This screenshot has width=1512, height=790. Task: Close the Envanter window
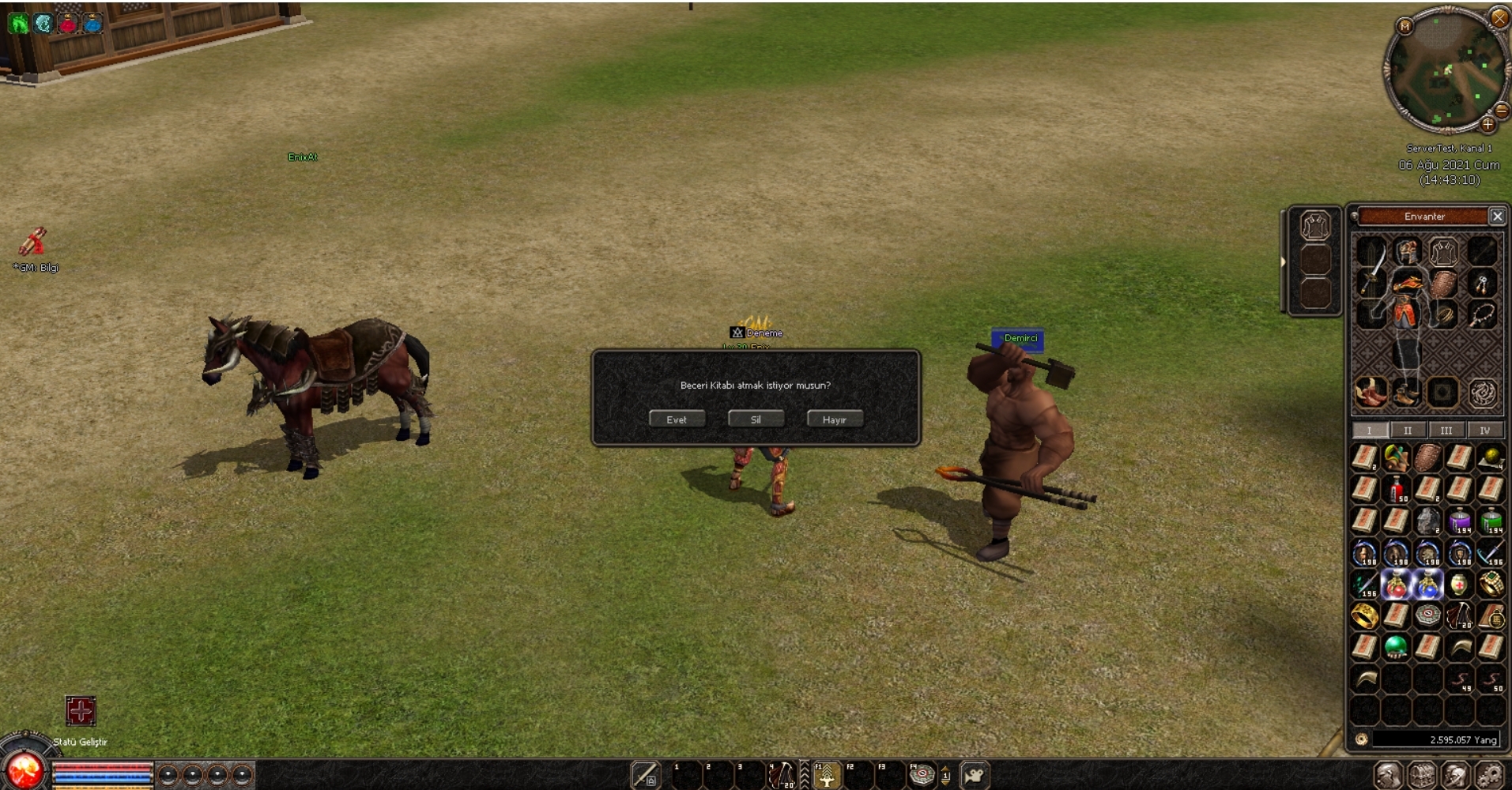point(1497,216)
